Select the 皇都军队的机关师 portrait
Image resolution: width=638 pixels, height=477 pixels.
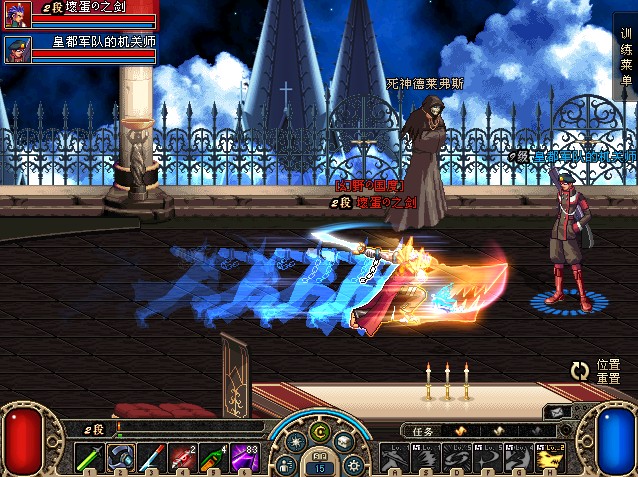tap(16, 48)
